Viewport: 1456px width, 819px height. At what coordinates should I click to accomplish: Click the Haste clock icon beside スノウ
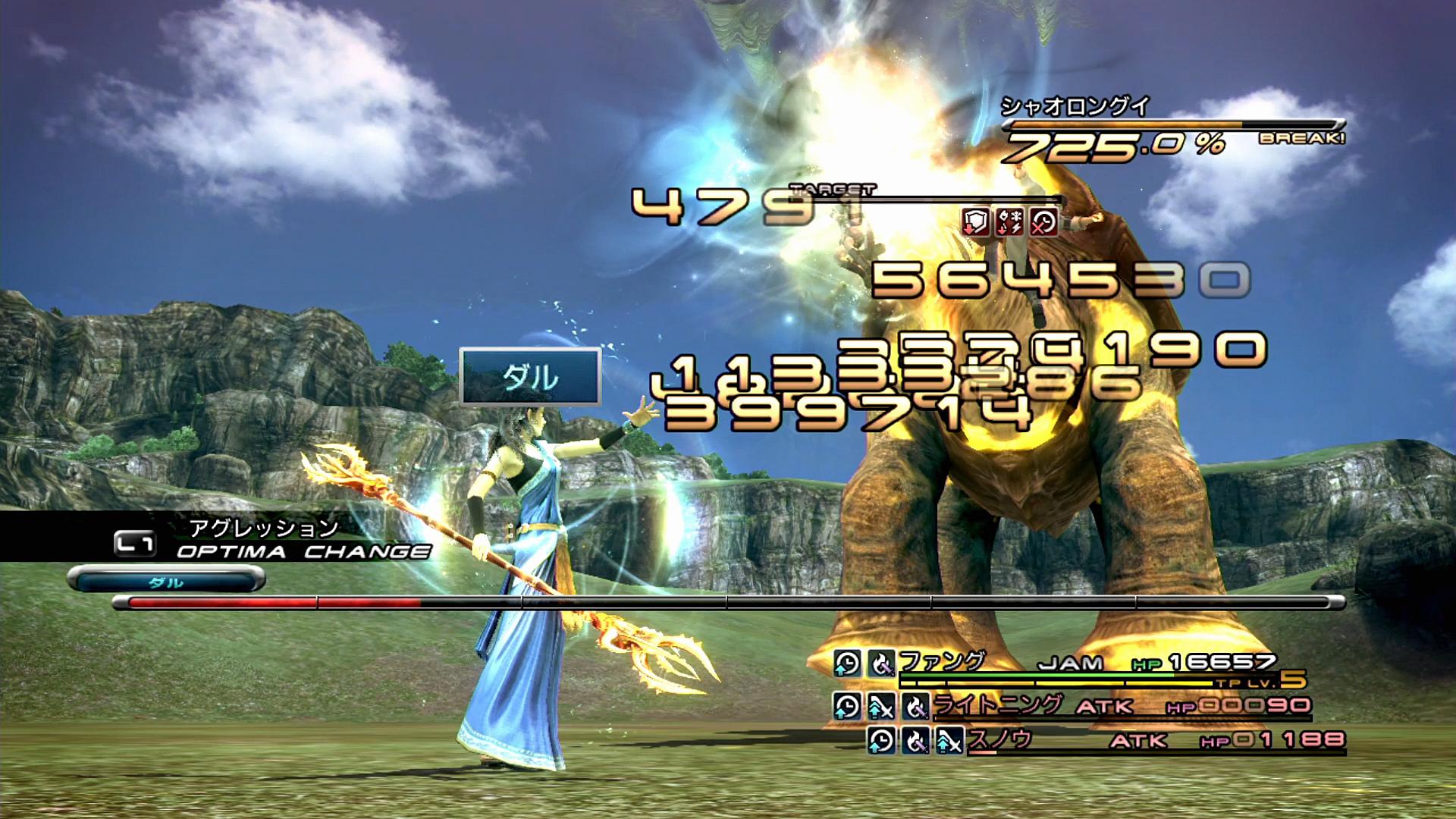click(x=881, y=740)
